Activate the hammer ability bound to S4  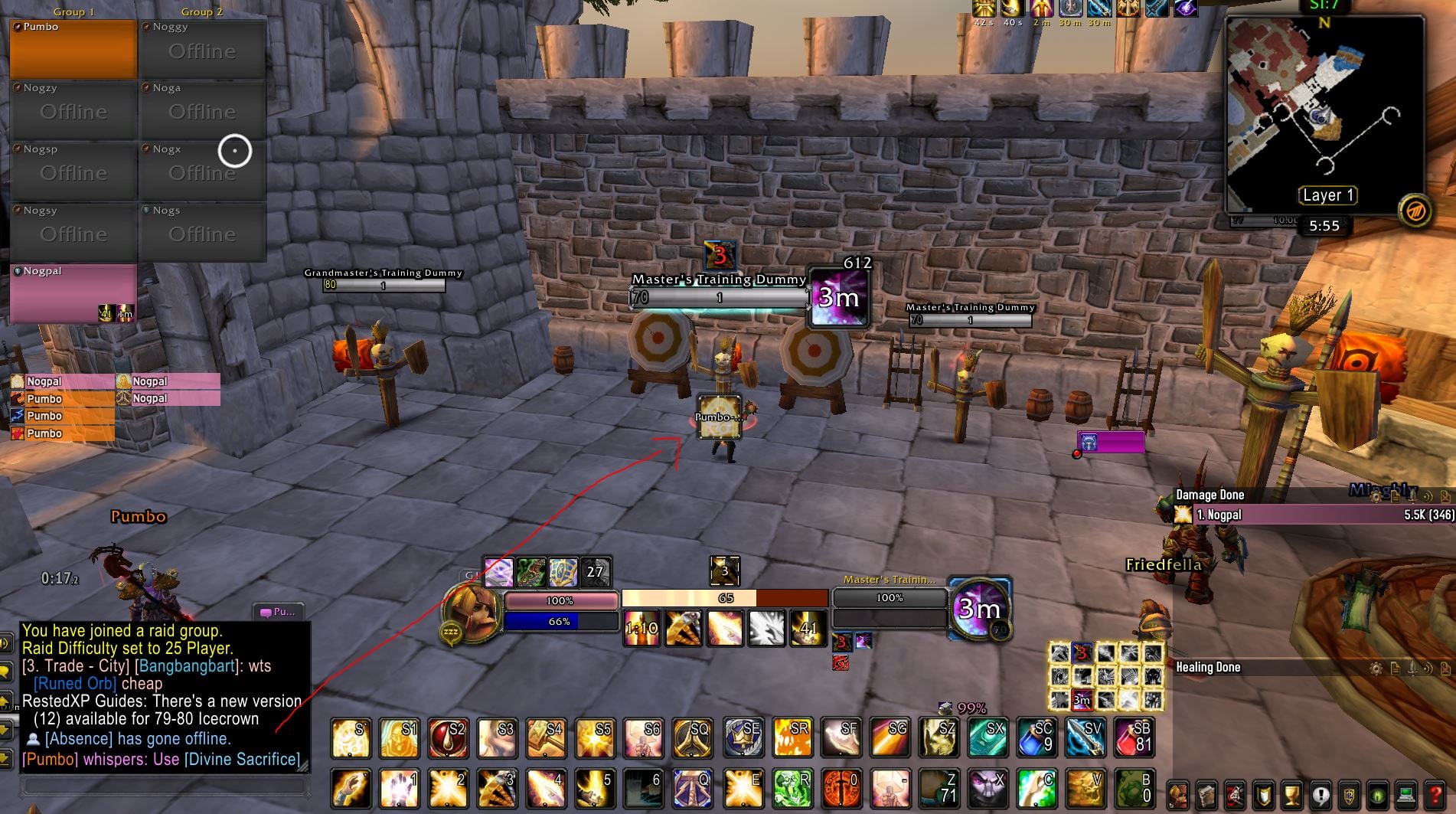pyautogui.click(x=545, y=737)
